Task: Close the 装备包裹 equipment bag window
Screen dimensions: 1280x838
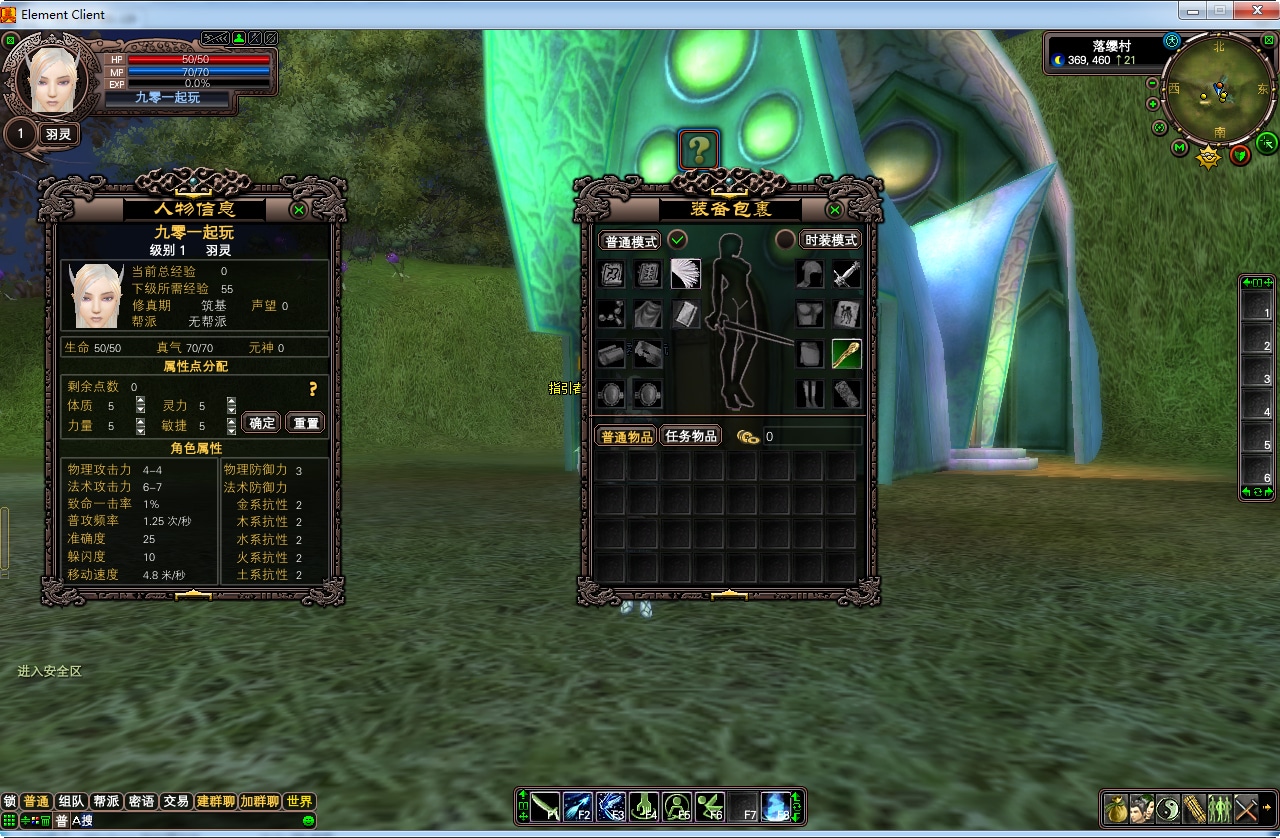Action: point(835,210)
